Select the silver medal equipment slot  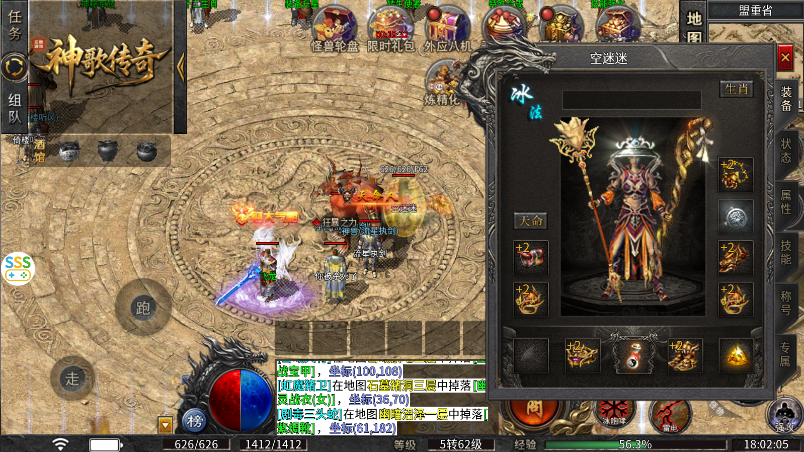click(736, 216)
